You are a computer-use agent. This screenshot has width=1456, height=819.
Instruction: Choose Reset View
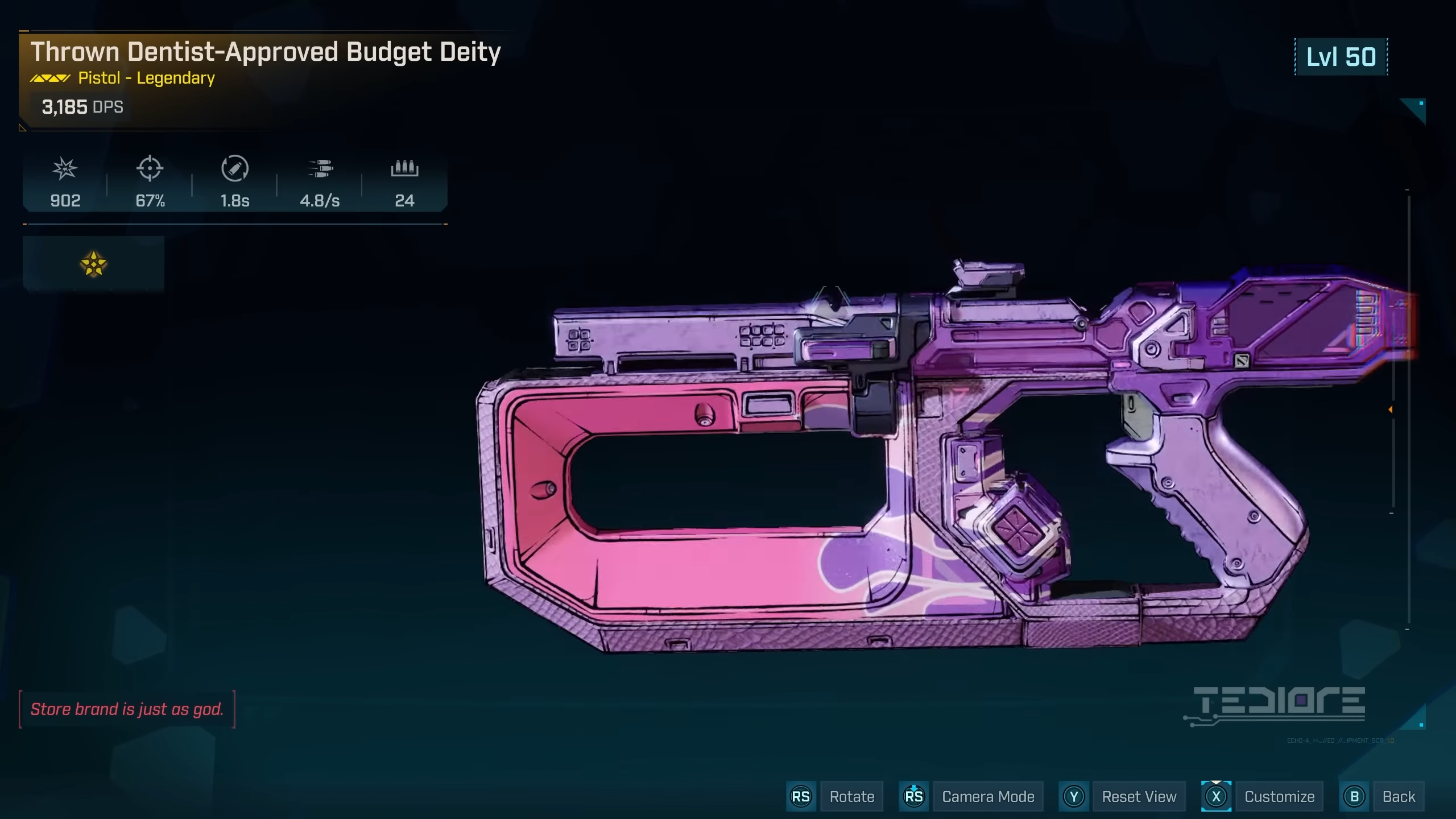pyautogui.click(x=1139, y=796)
